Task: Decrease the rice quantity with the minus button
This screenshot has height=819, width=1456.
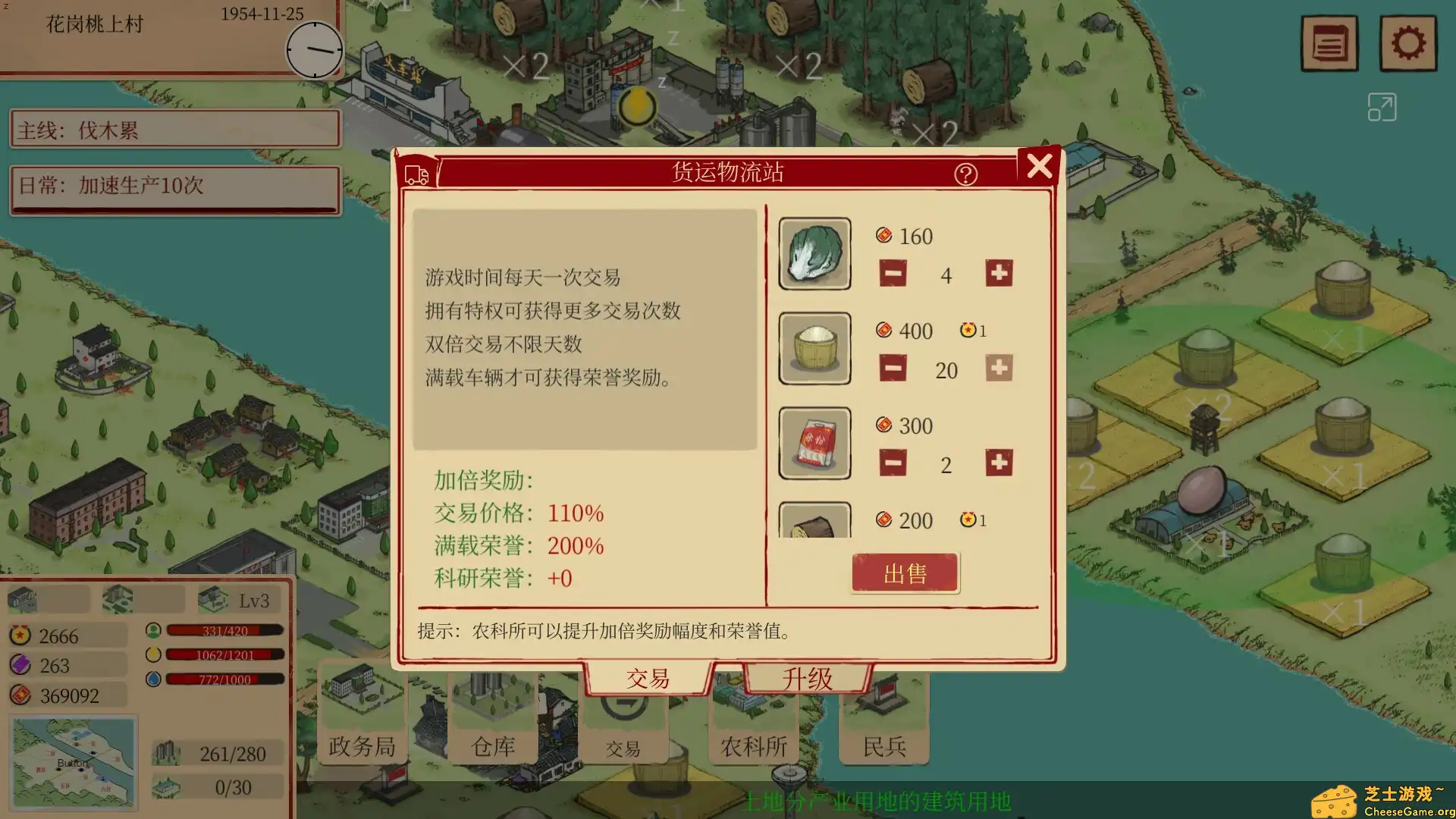Action: click(893, 369)
